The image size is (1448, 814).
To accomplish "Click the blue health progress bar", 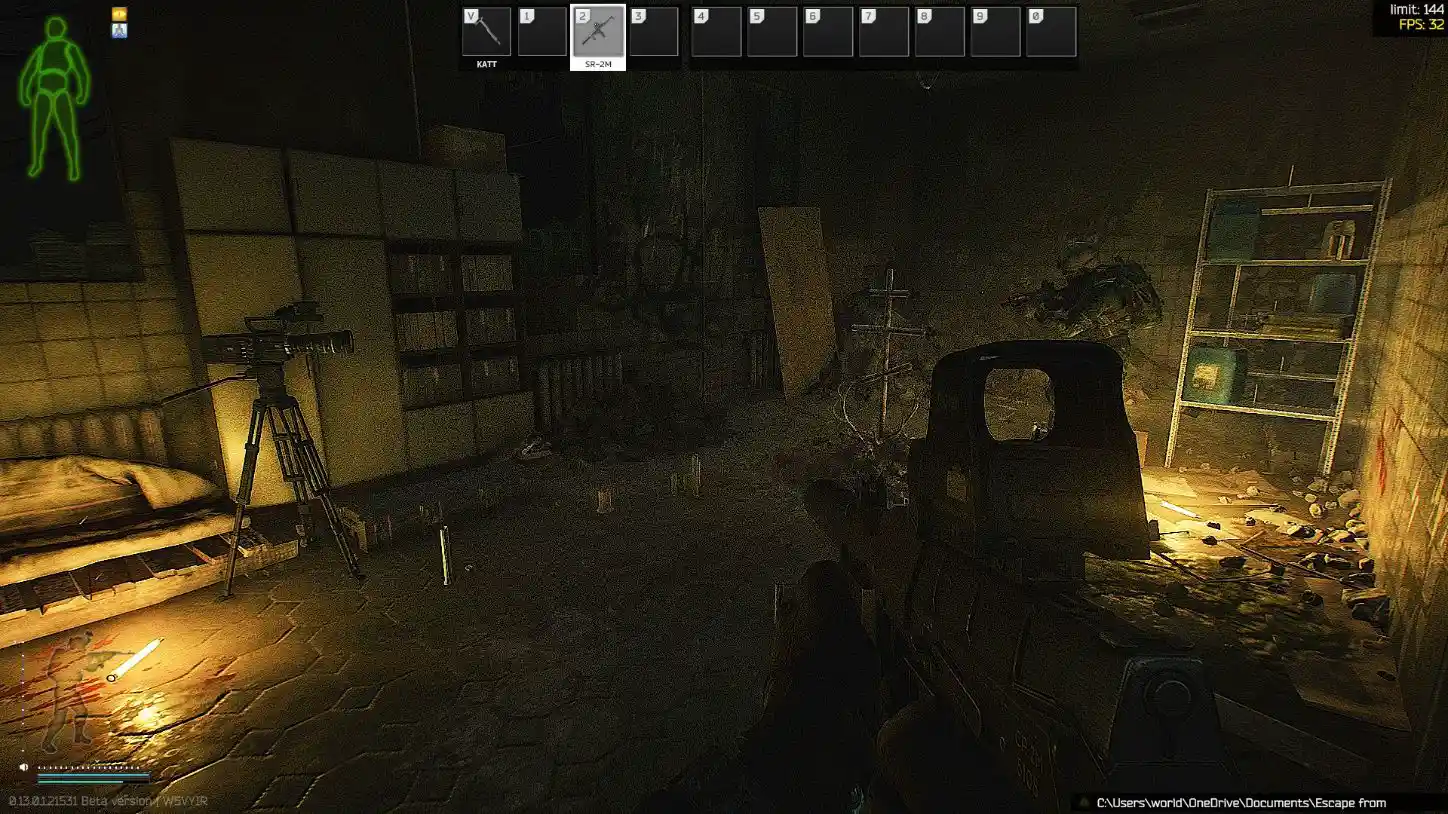I will tap(92, 776).
